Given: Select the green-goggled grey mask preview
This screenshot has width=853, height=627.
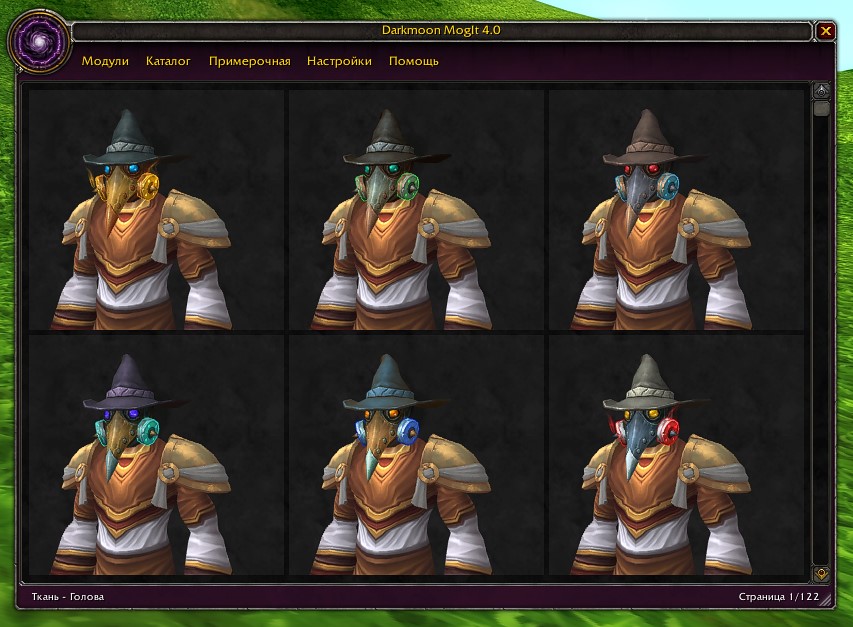Looking at the screenshot, I should 416,210.
